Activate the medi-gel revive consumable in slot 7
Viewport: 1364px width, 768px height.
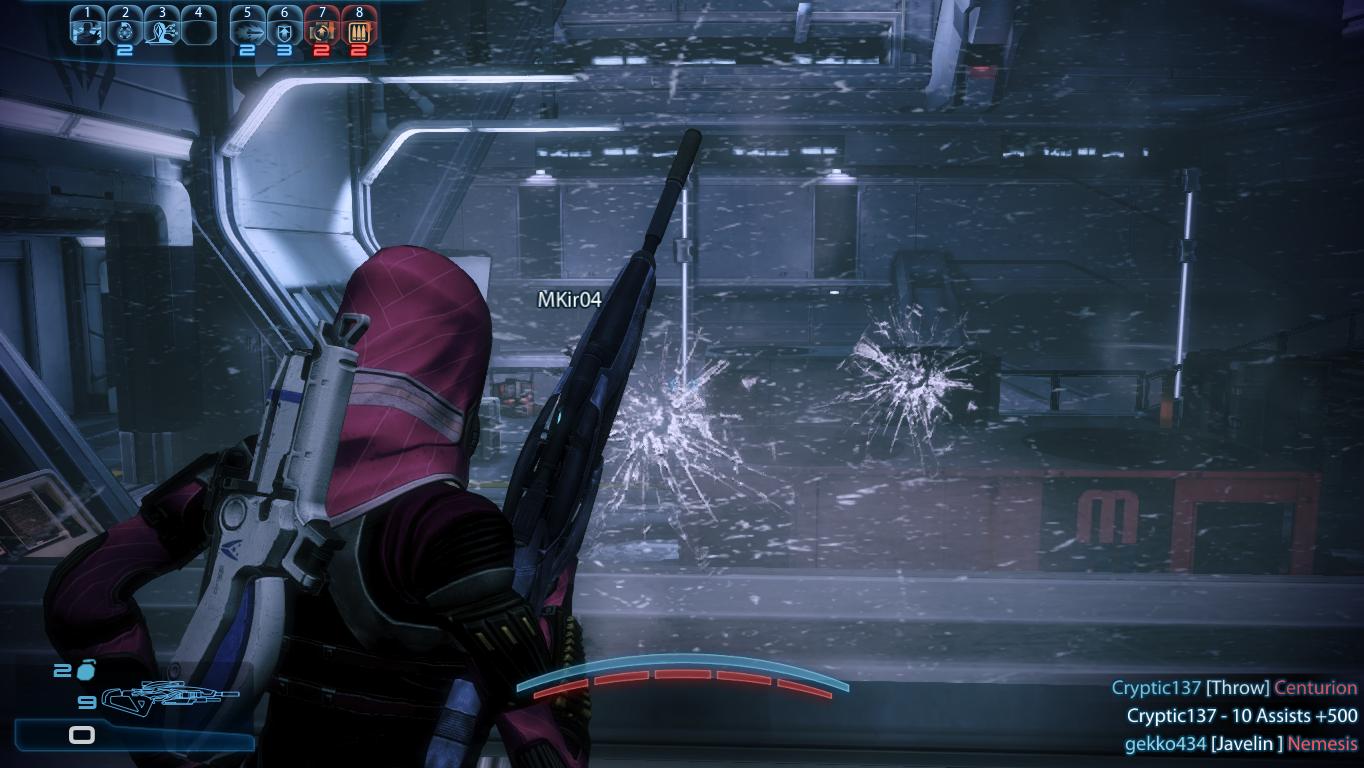[x=322, y=29]
